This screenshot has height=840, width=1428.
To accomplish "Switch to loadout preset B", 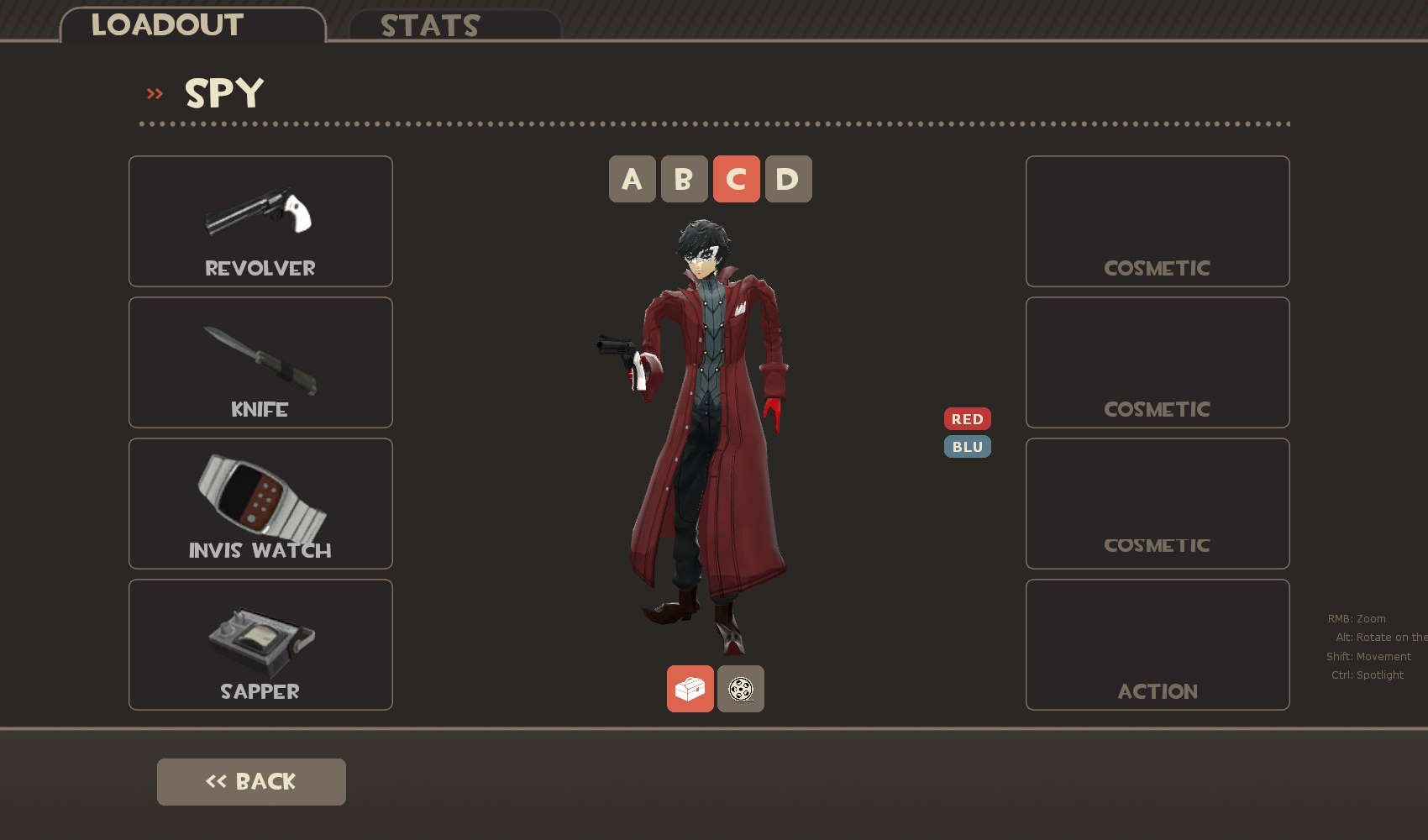I will pos(684,179).
